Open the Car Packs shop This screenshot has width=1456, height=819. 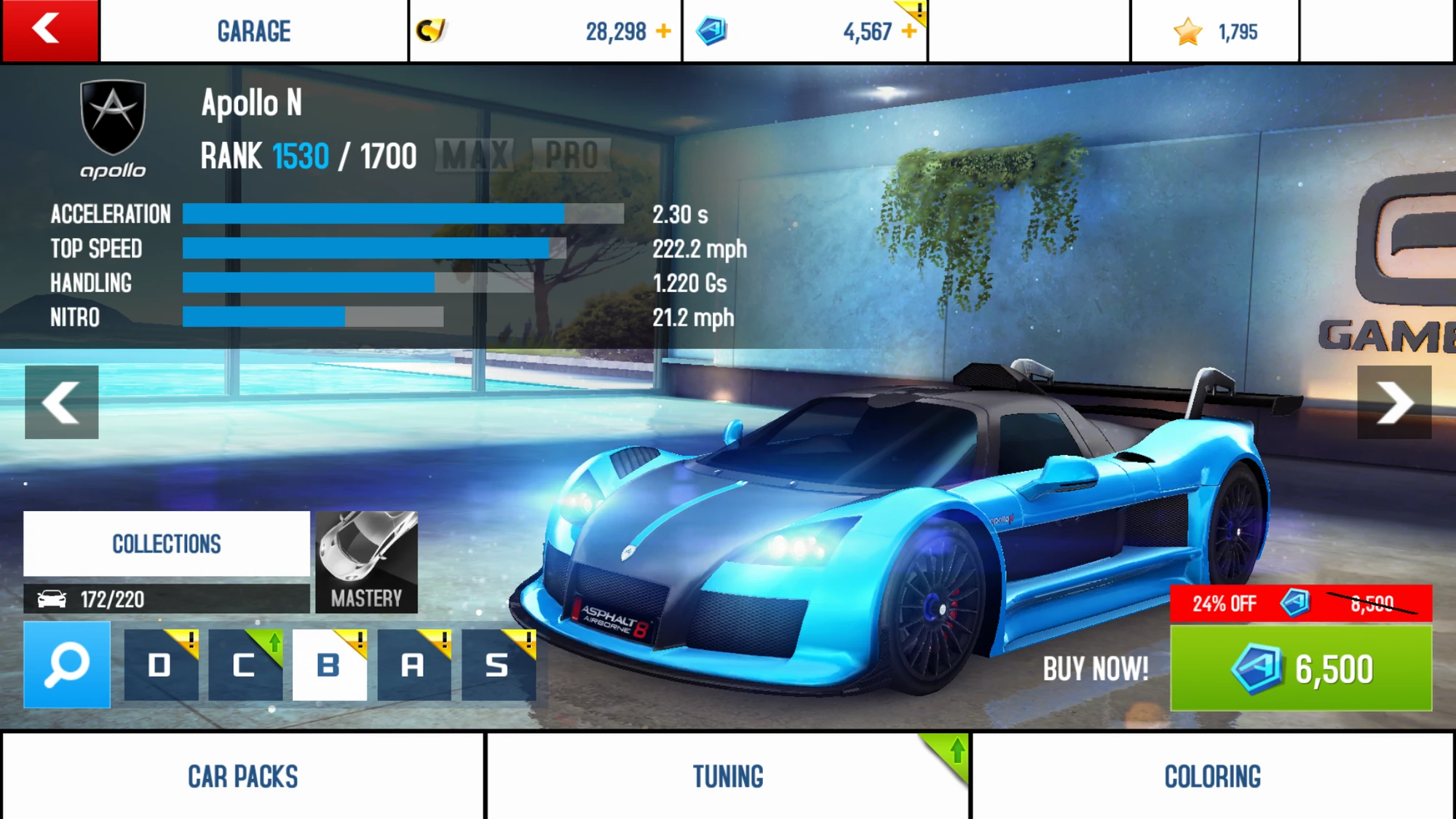pos(242,776)
